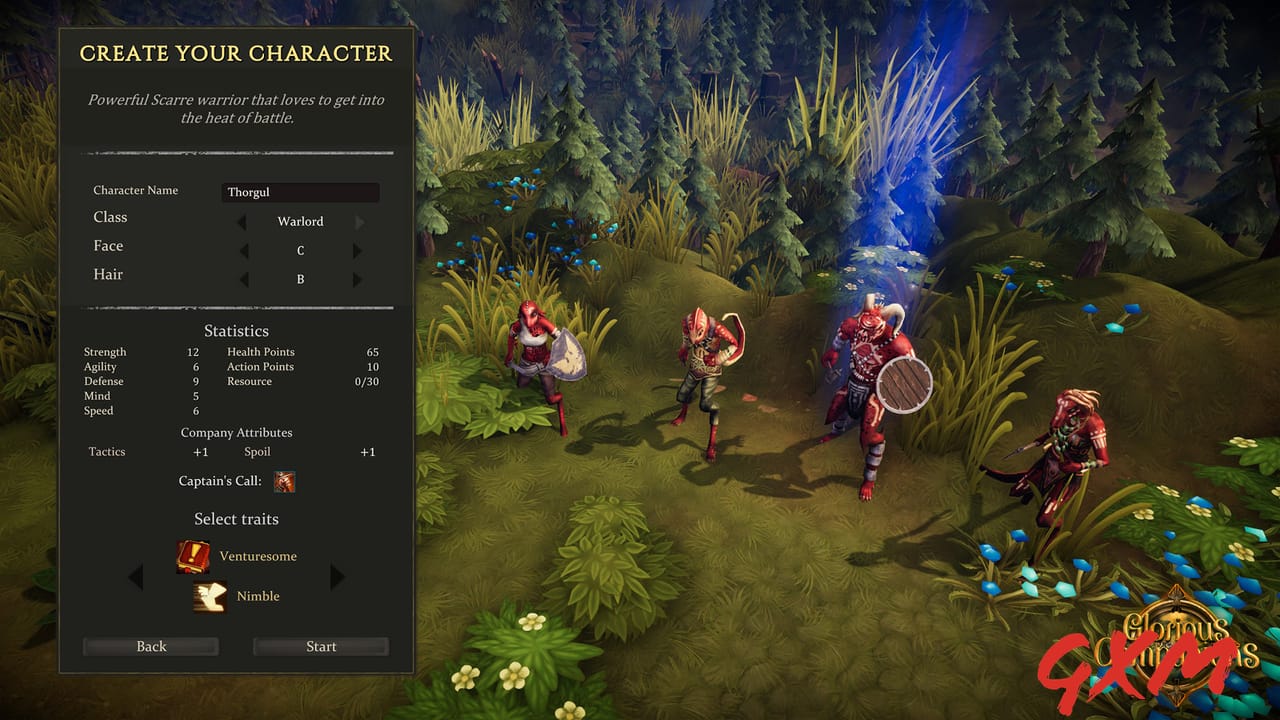
Task: Select the Nimble trait label
Action: click(x=258, y=596)
